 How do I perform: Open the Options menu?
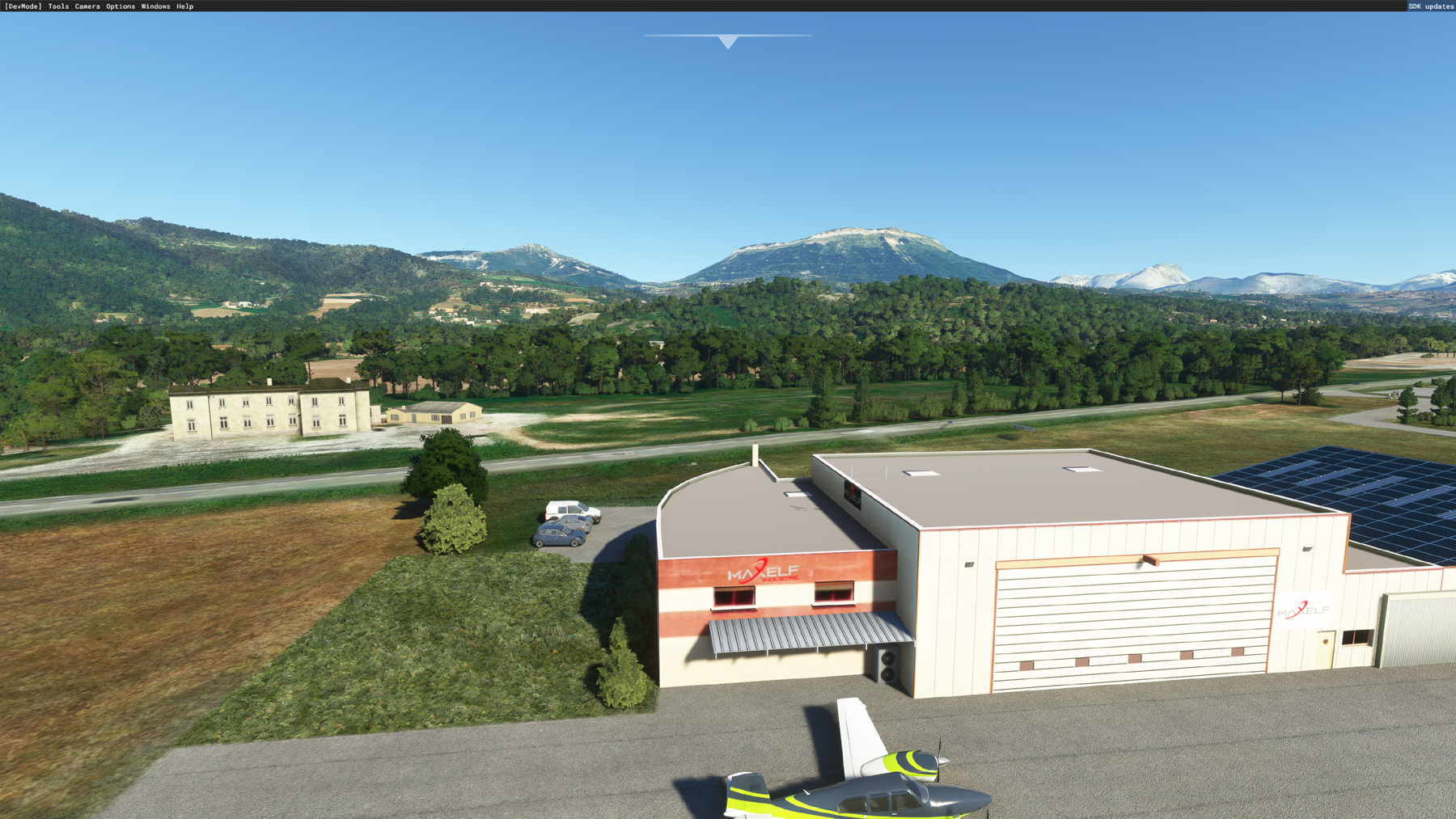(x=121, y=6)
